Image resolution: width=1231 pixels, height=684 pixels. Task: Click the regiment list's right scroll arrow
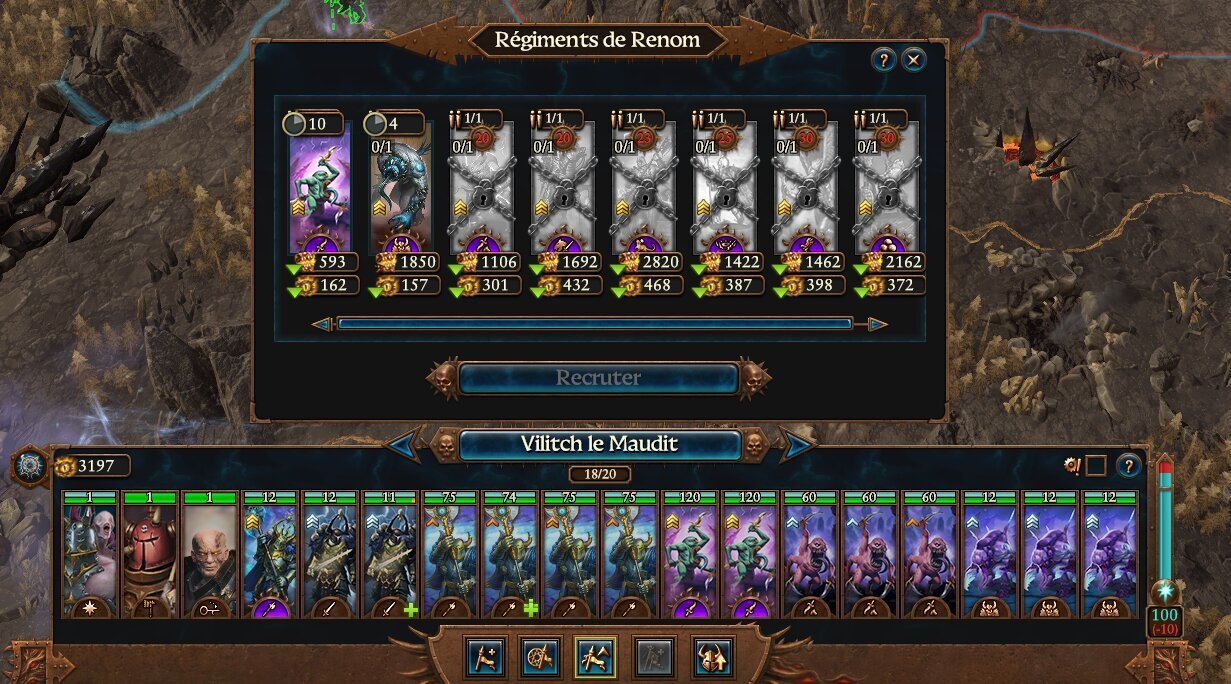[x=877, y=324]
